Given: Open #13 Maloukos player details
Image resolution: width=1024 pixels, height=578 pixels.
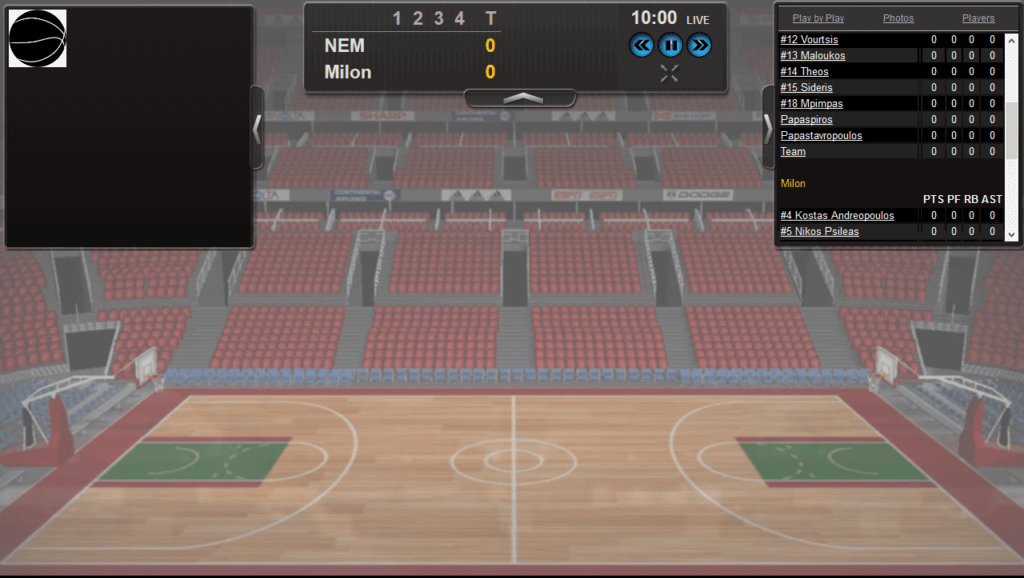Looking at the screenshot, I should pyautogui.click(x=815, y=56).
